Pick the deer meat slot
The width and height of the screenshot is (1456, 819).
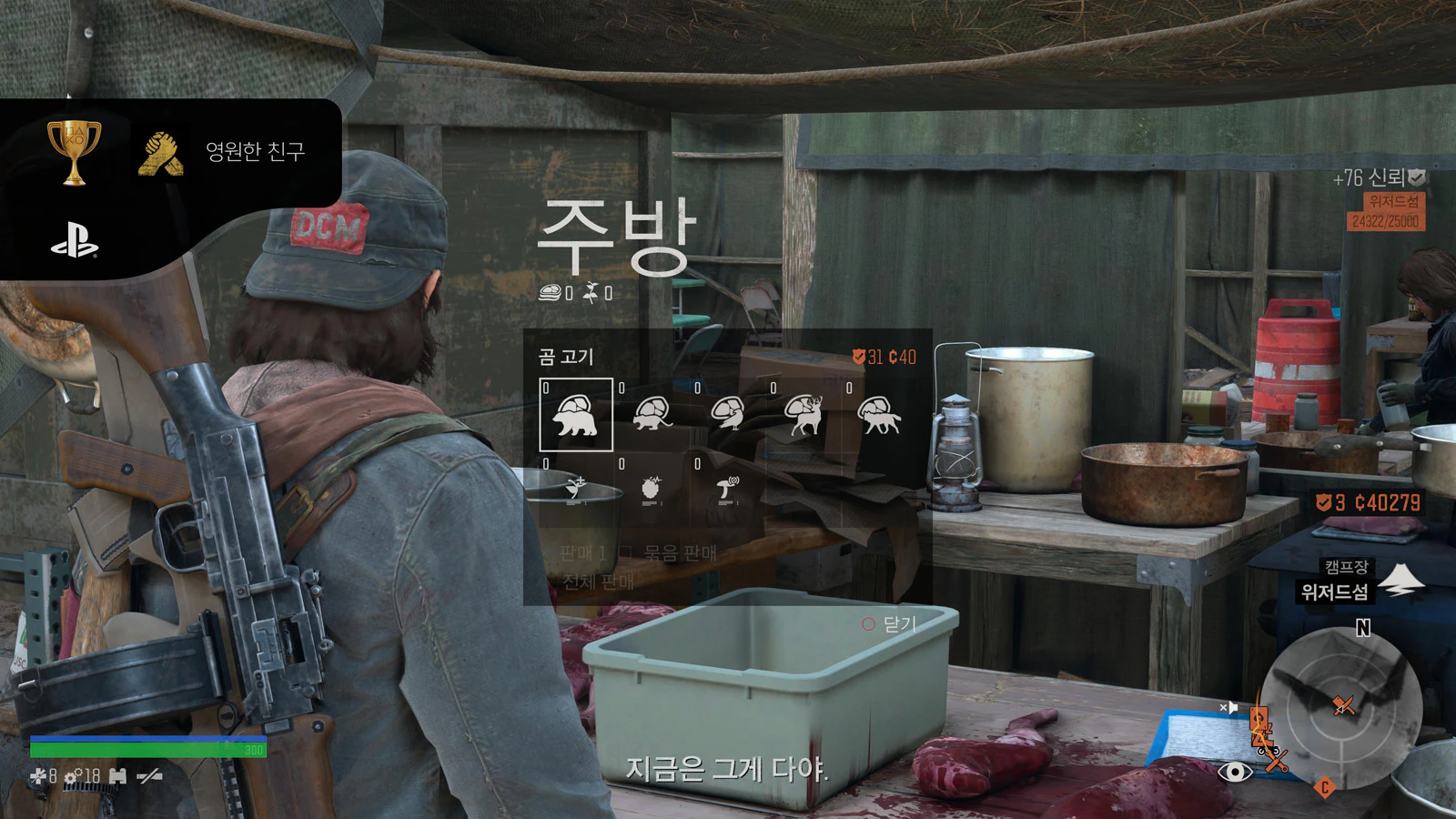coord(804,415)
